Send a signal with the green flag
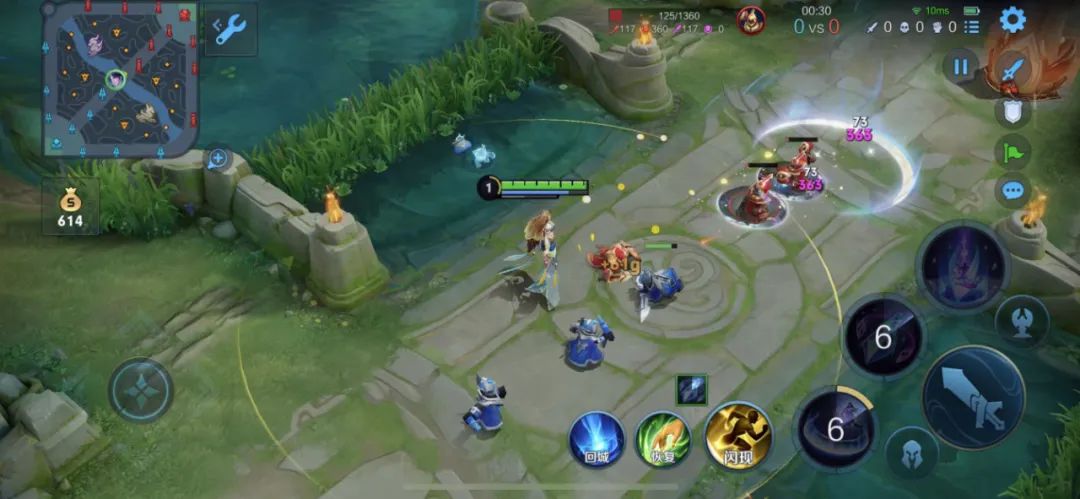The height and width of the screenshot is (499, 1080). coord(1012,151)
